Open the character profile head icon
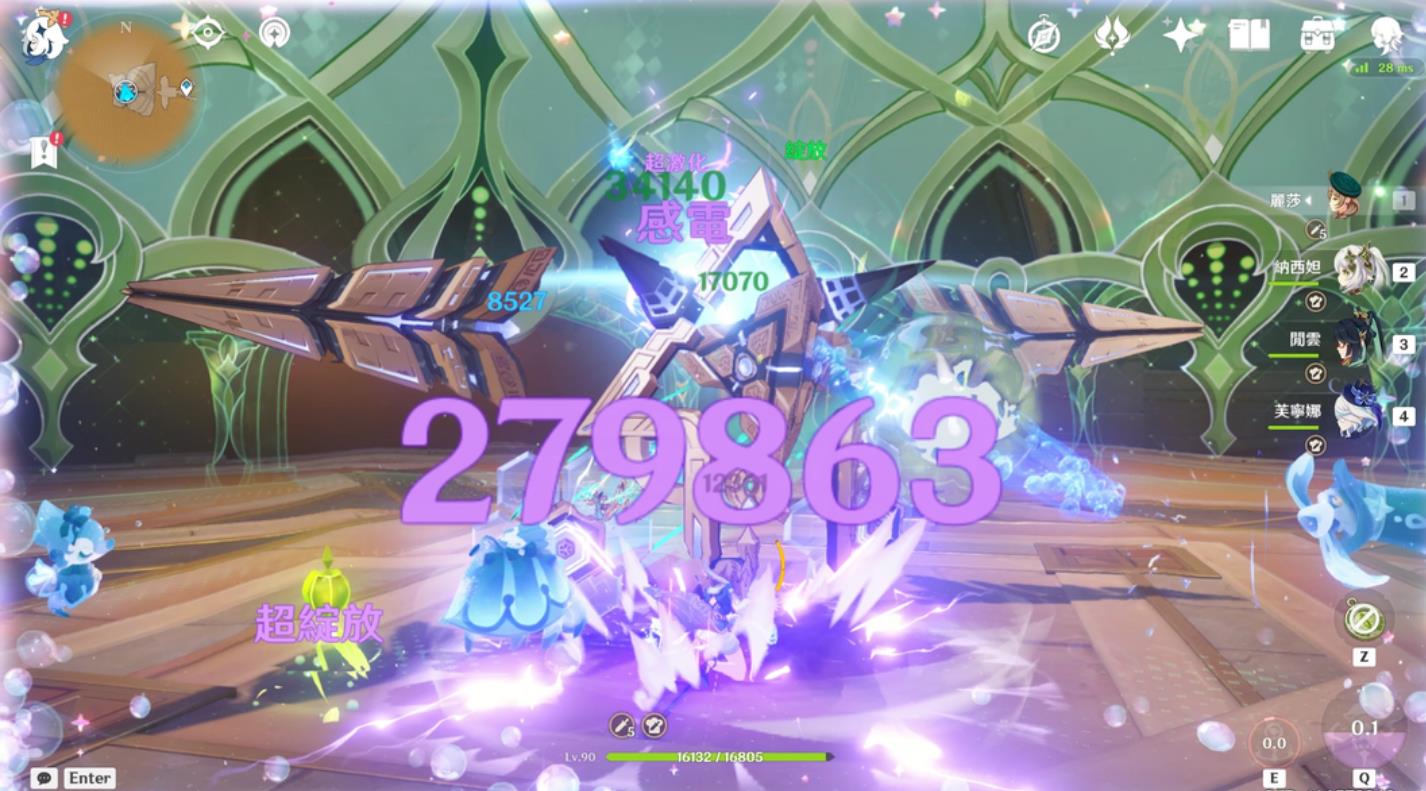Image resolution: width=1426 pixels, height=791 pixels. click(x=1387, y=34)
